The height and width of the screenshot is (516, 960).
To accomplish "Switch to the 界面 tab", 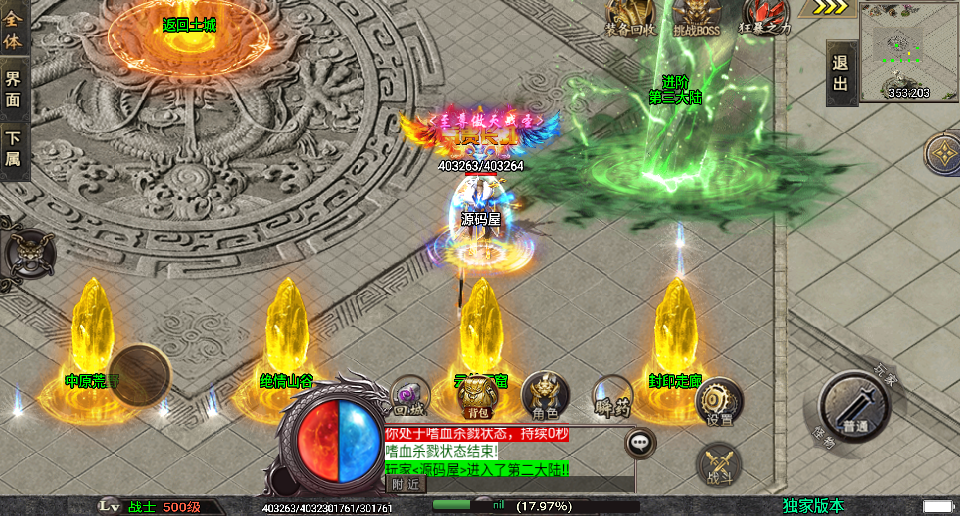I will pos(13,88).
